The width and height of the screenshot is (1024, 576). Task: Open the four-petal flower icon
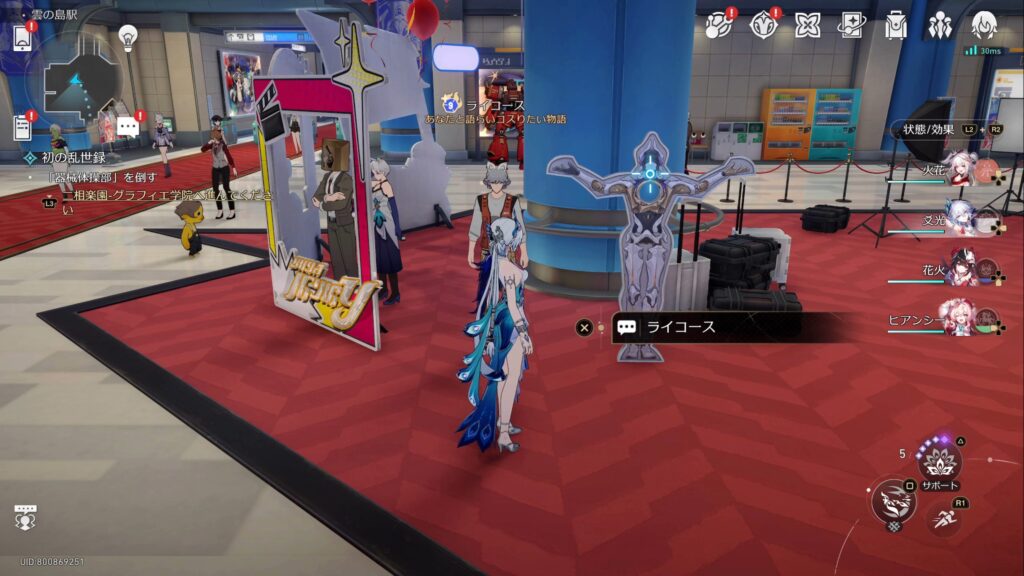point(807,26)
